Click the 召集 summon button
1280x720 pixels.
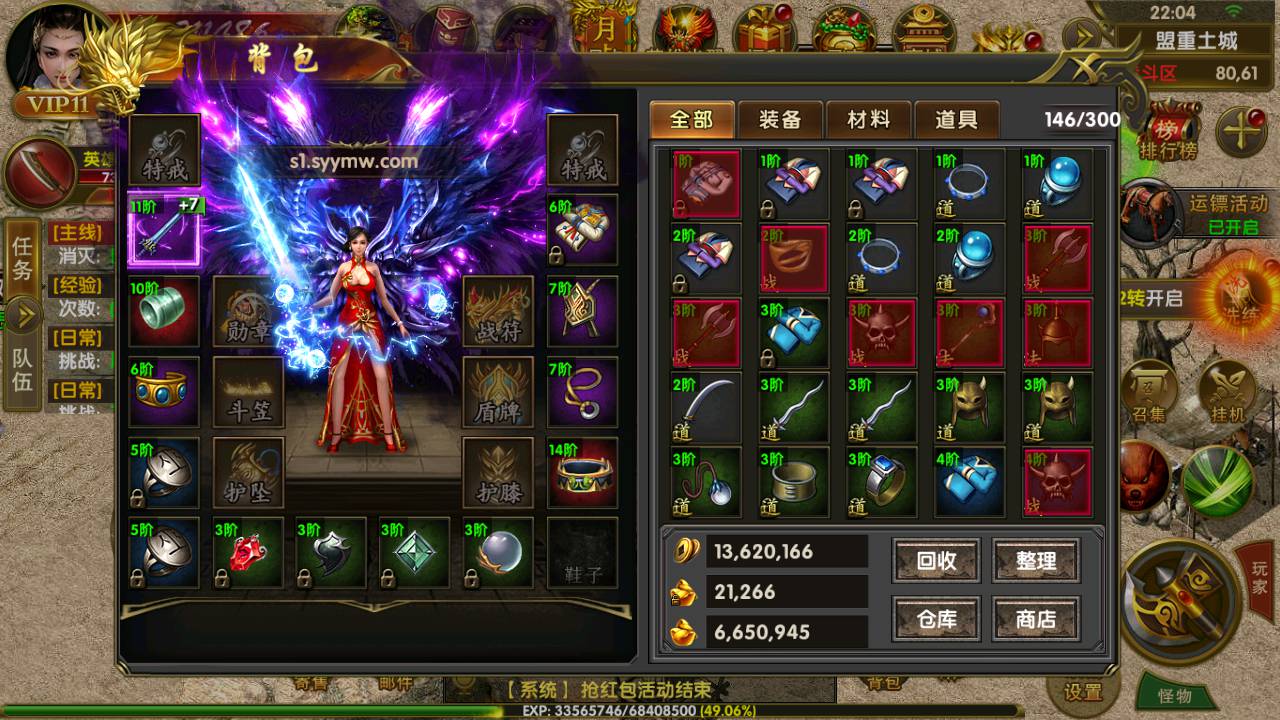(x=1148, y=390)
